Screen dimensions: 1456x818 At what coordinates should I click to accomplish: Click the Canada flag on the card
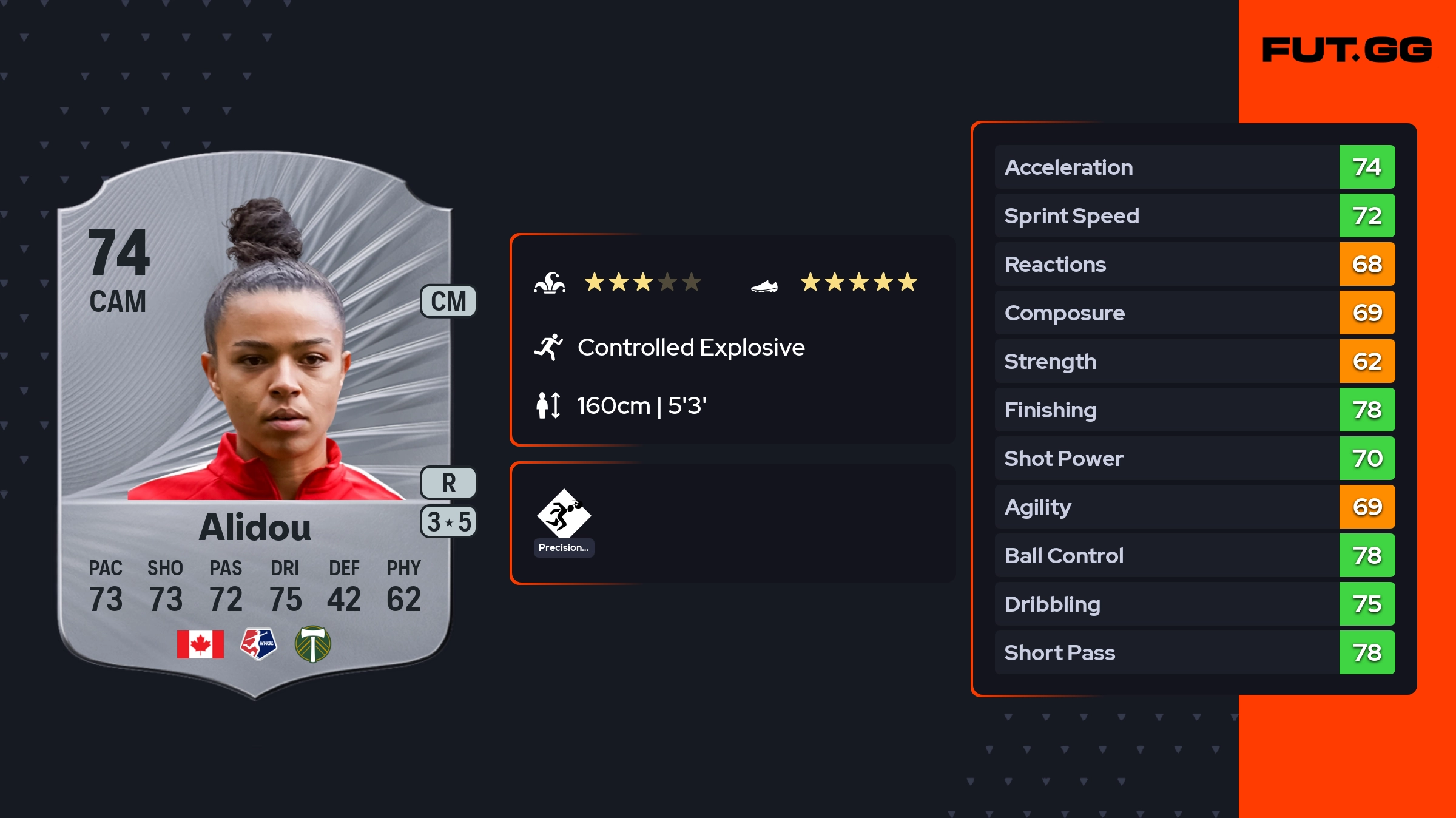coord(200,644)
